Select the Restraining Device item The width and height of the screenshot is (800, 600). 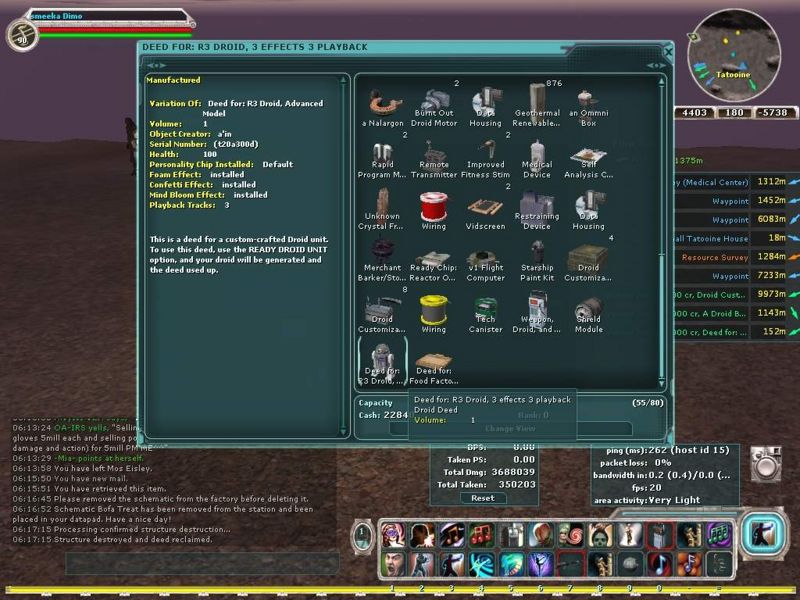tap(537, 207)
